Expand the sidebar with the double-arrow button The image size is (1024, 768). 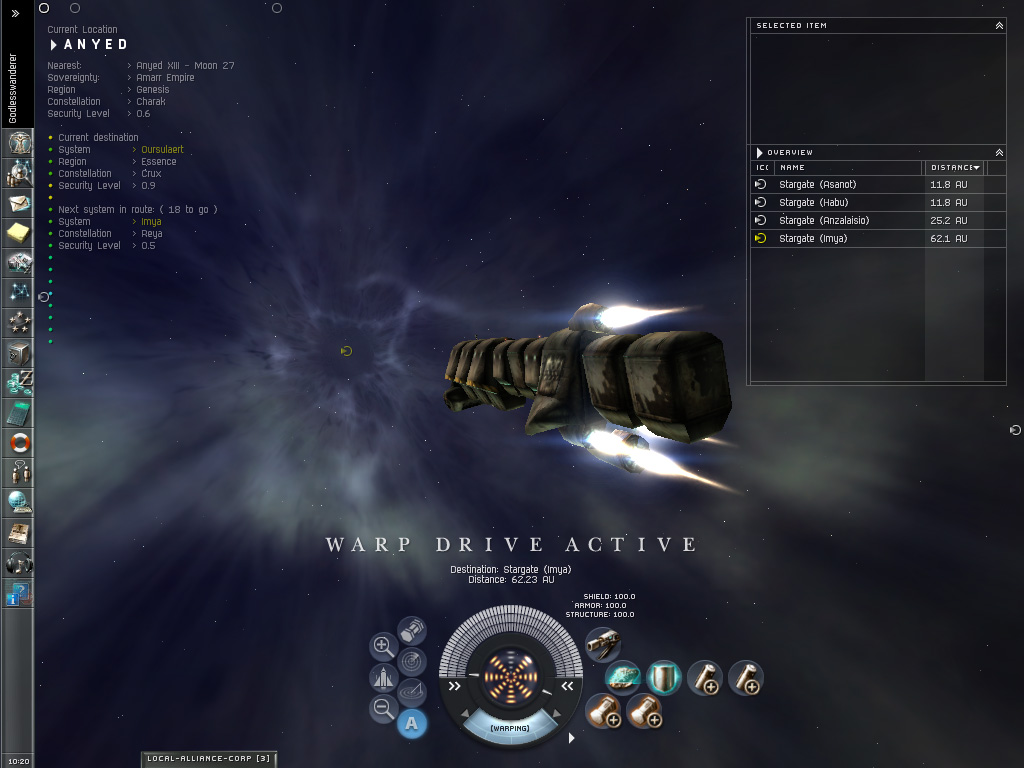(15, 14)
